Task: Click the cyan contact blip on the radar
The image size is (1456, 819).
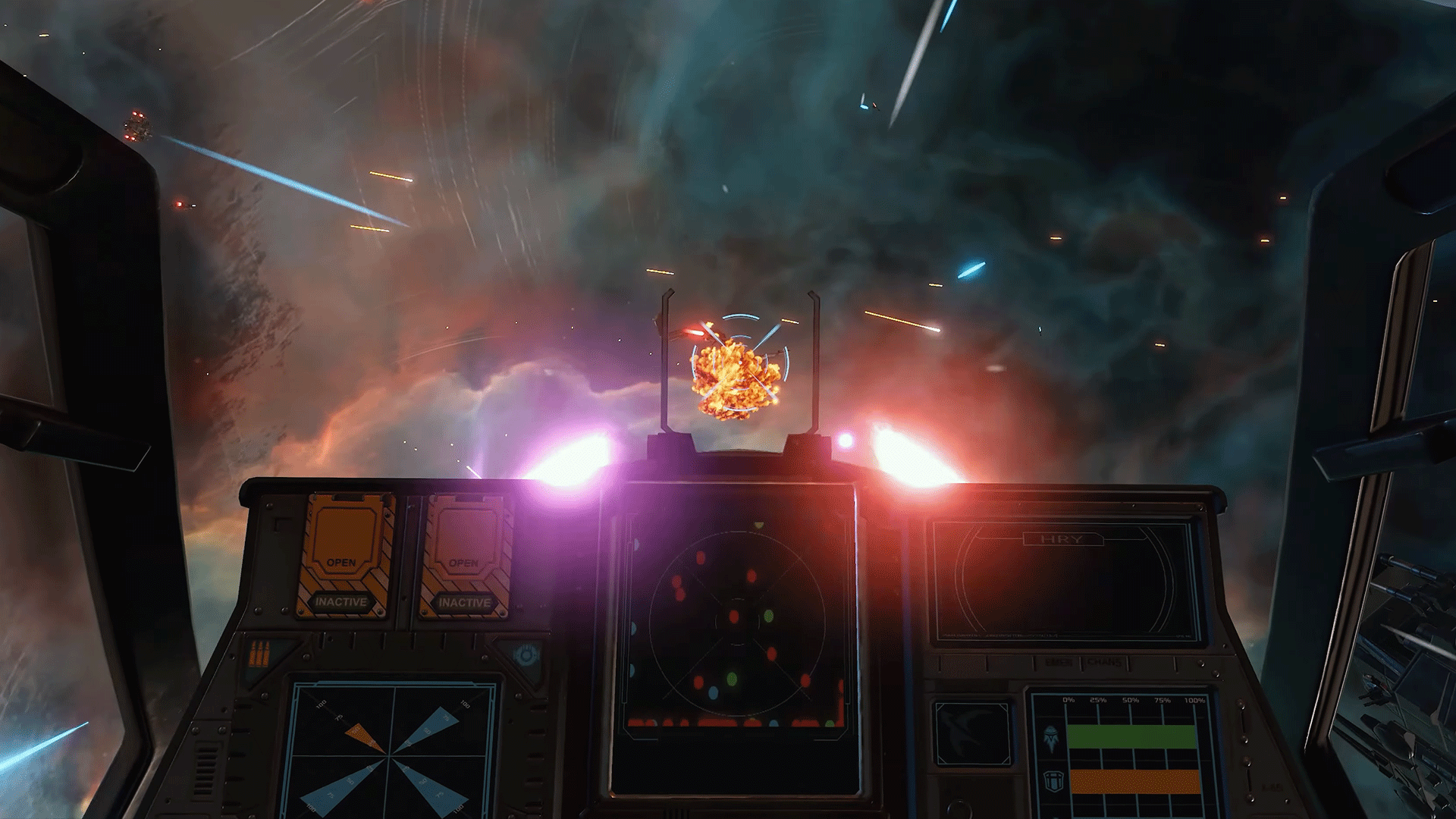Action: (714, 693)
